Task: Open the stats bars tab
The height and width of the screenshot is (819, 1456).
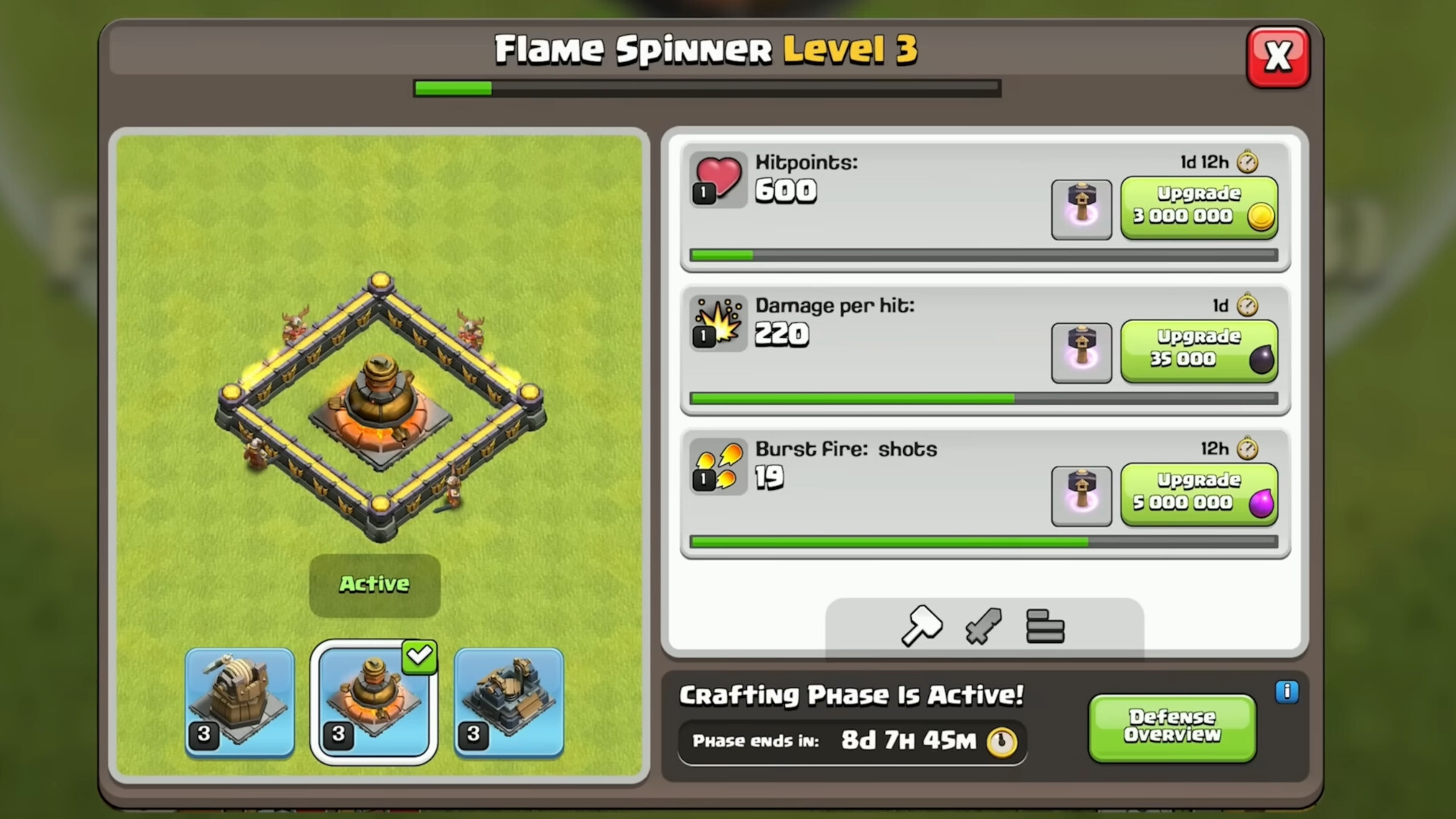Action: [1045, 627]
